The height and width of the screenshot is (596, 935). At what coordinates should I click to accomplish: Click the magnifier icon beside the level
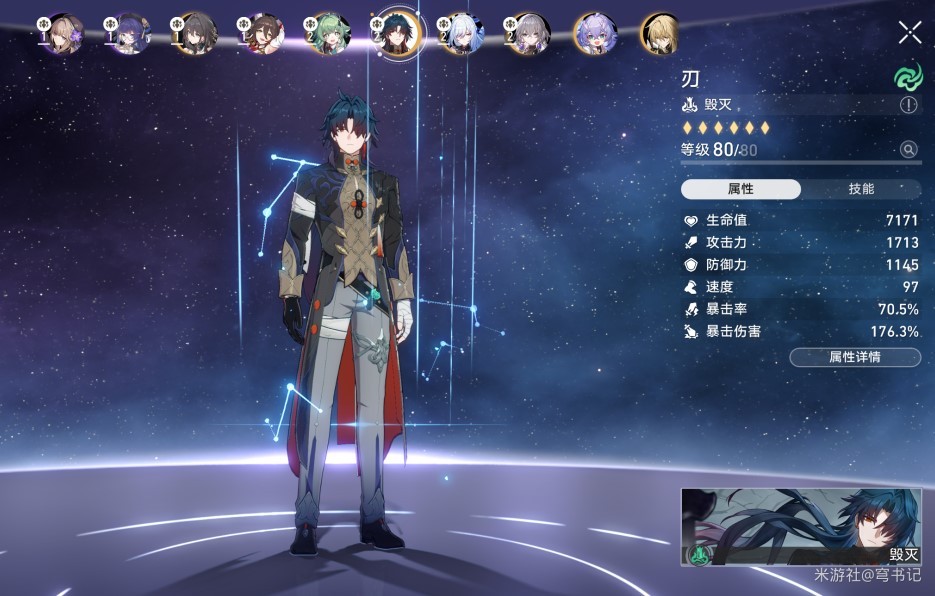(x=909, y=150)
